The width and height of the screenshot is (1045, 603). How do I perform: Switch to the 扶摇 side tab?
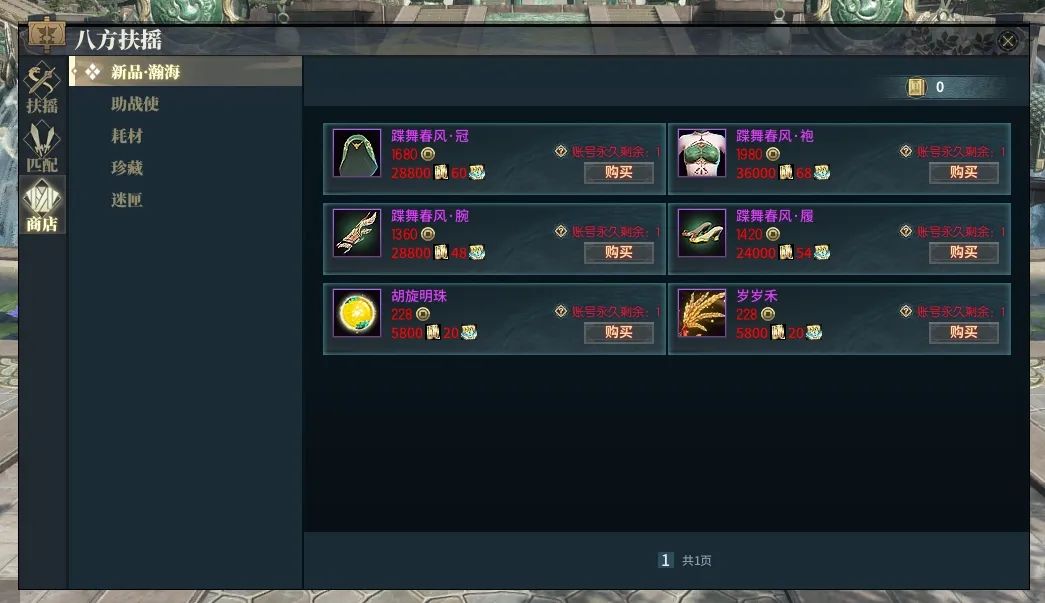click(42, 88)
